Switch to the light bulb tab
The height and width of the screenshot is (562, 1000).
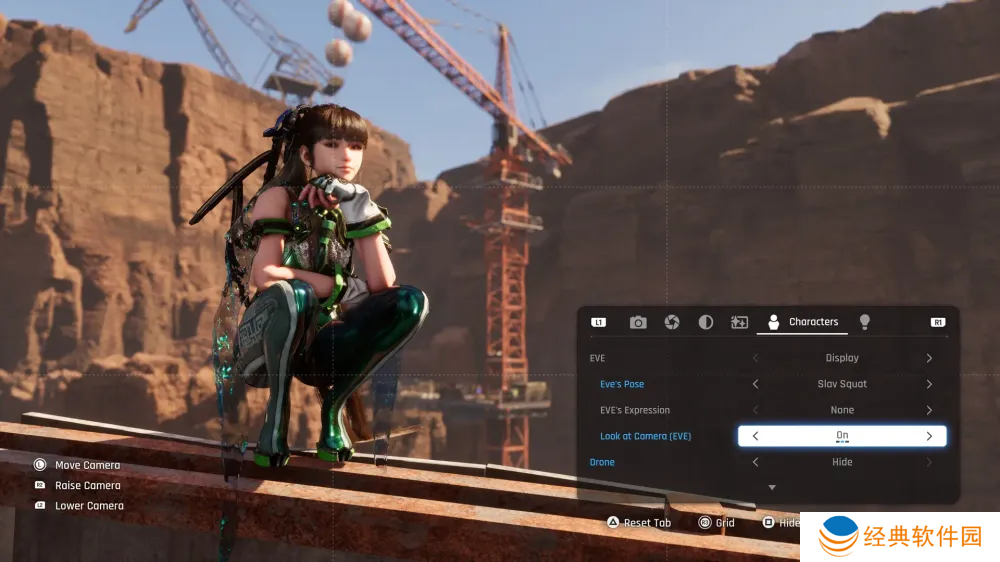pos(865,322)
